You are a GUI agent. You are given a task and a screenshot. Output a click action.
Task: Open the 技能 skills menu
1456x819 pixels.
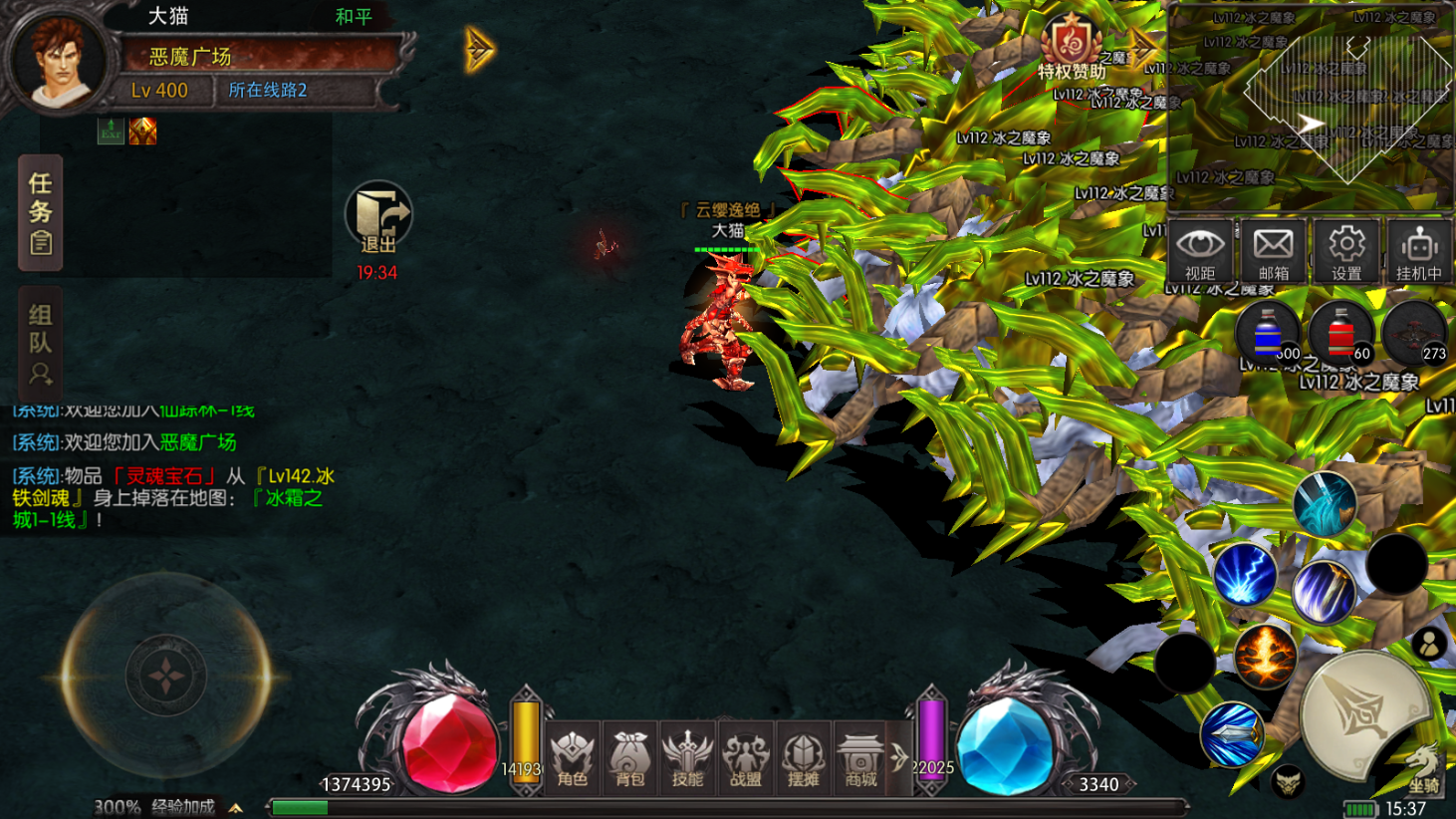[687, 757]
